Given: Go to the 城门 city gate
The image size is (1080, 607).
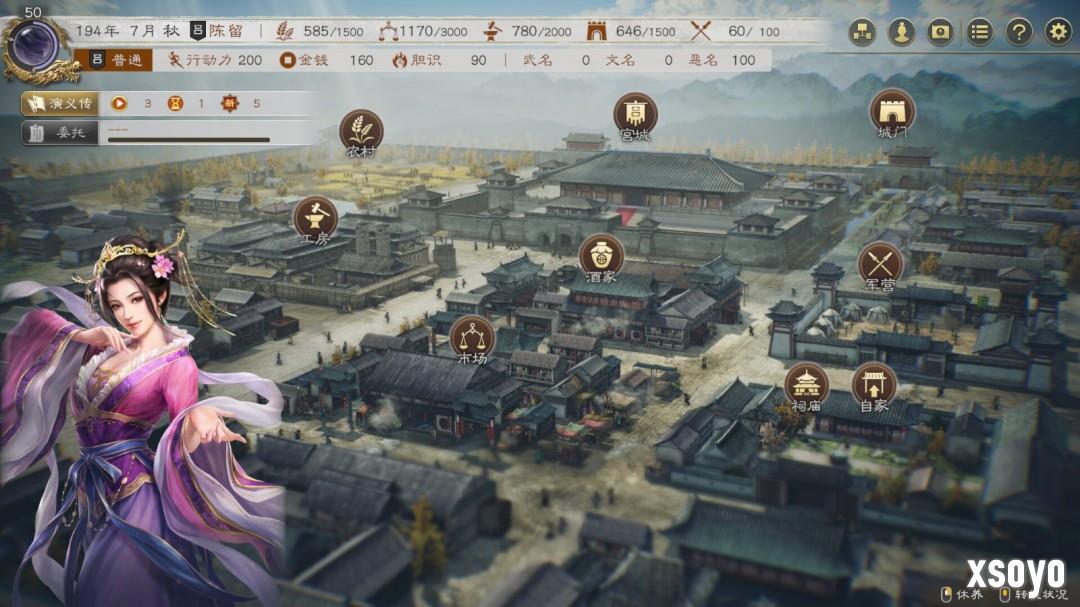Looking at the screenshot, I should coord(892,111).
